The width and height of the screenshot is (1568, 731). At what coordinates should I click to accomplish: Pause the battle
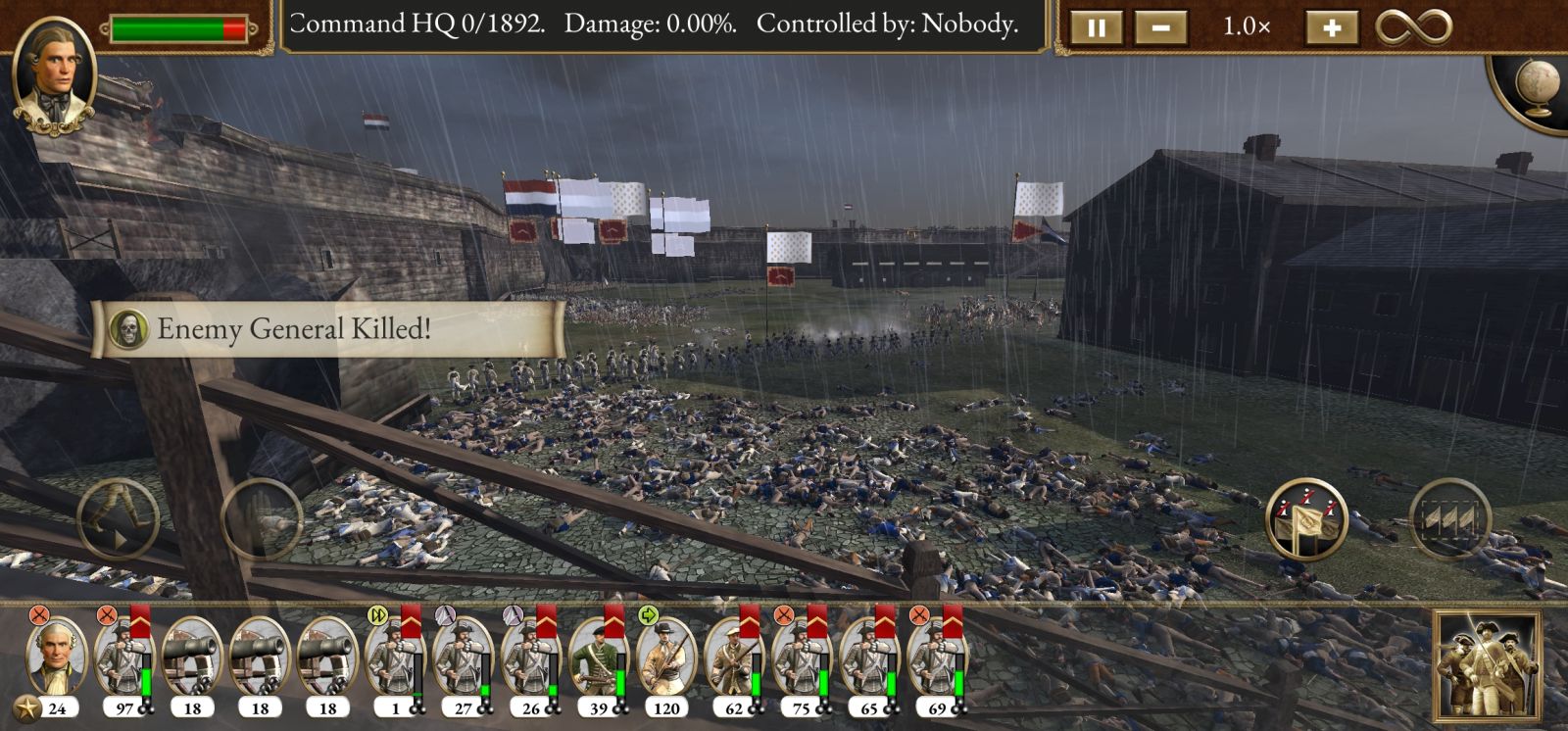tap(1096, 27)
